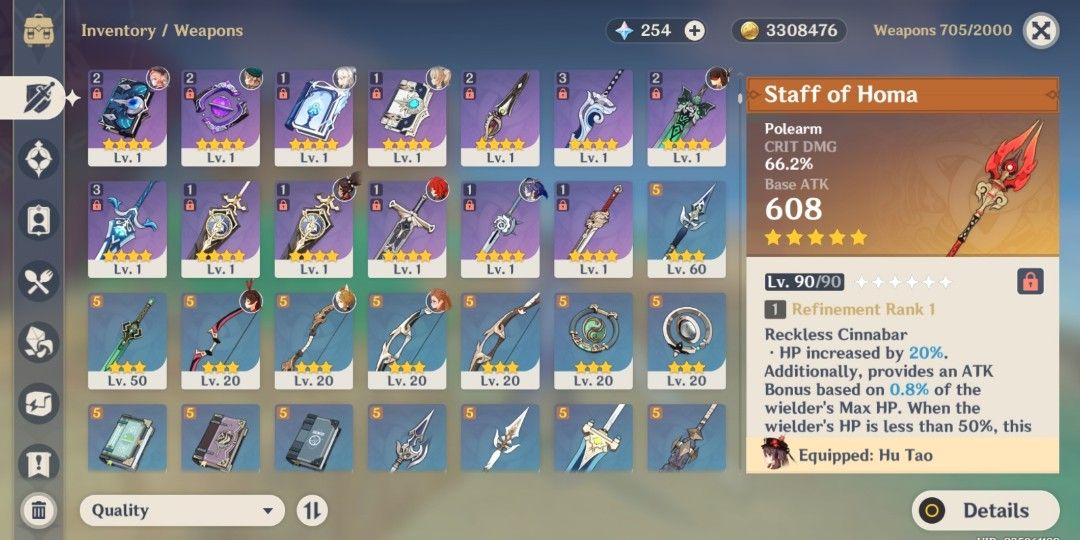This screenshot has height=540, width=1080.
Task: Open the Quality sort dropdown
Action: pyautogui.click(x=182, y=510)
